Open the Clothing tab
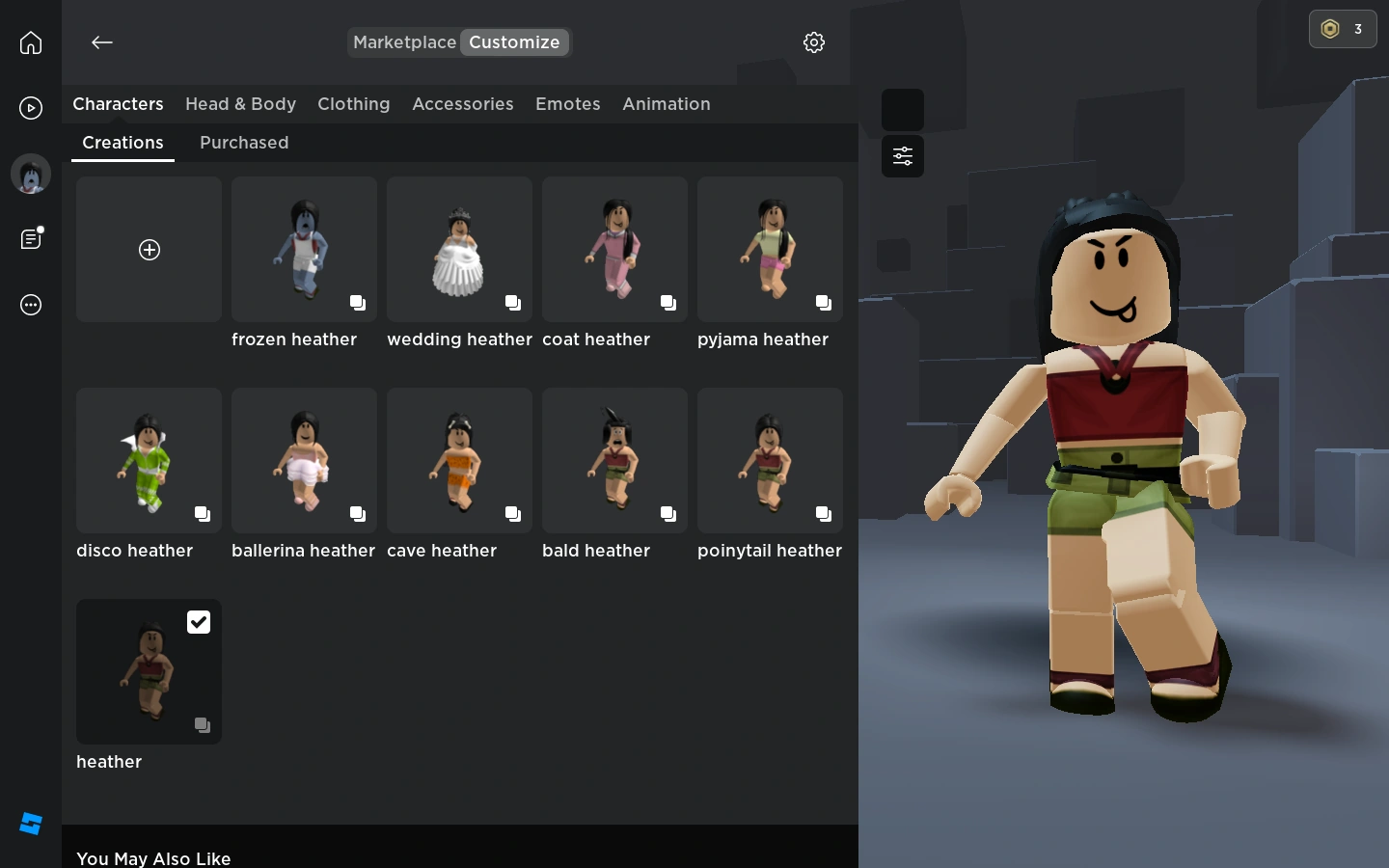This screenshot has width=1389, height=868. (354, 104)
